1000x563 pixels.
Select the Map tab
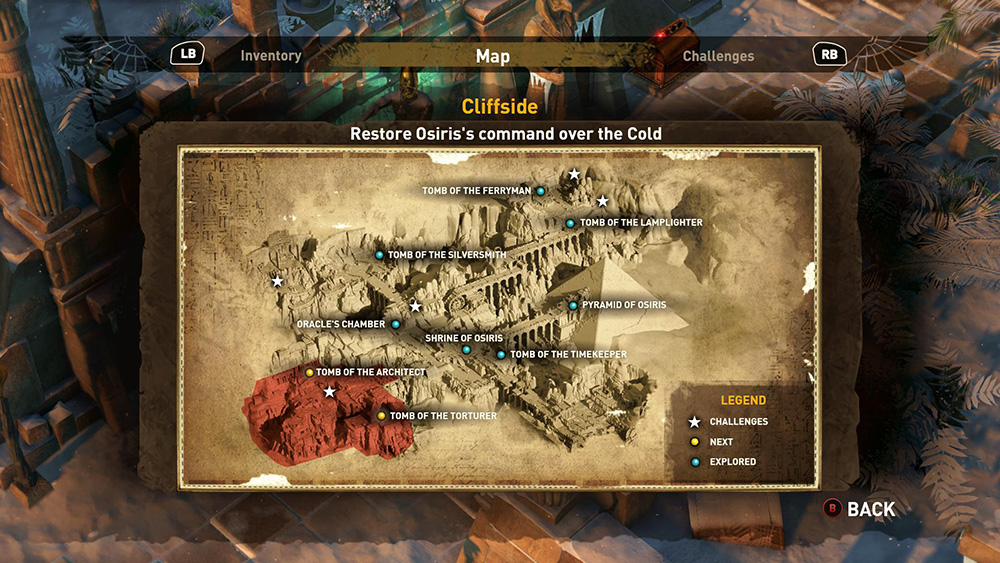pyautogui.click(x=492, y=56)
